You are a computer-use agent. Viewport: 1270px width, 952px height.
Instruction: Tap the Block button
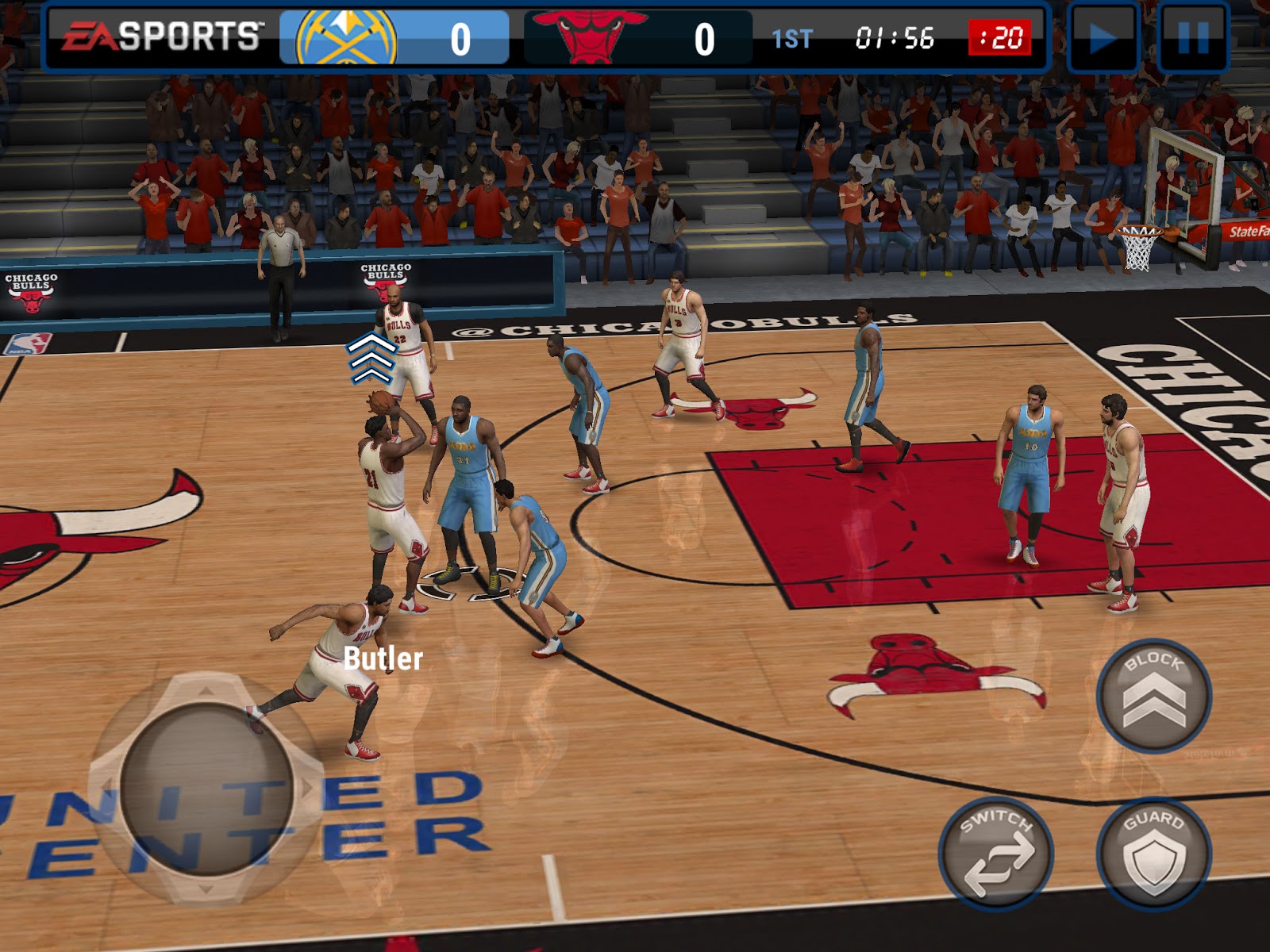pyautogui.click(x=1153, y=696)
